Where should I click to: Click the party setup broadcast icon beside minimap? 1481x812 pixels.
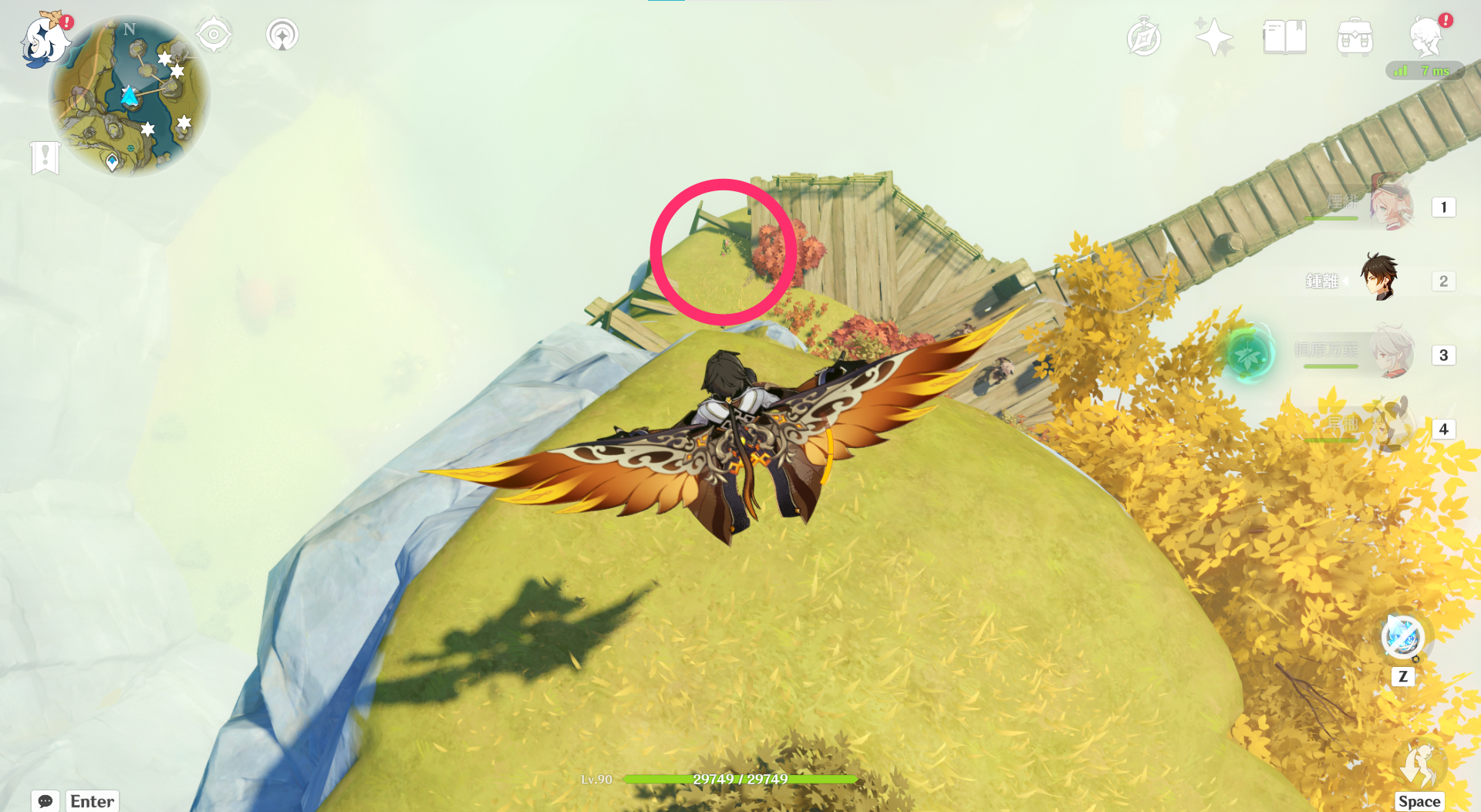click(282, 35)
